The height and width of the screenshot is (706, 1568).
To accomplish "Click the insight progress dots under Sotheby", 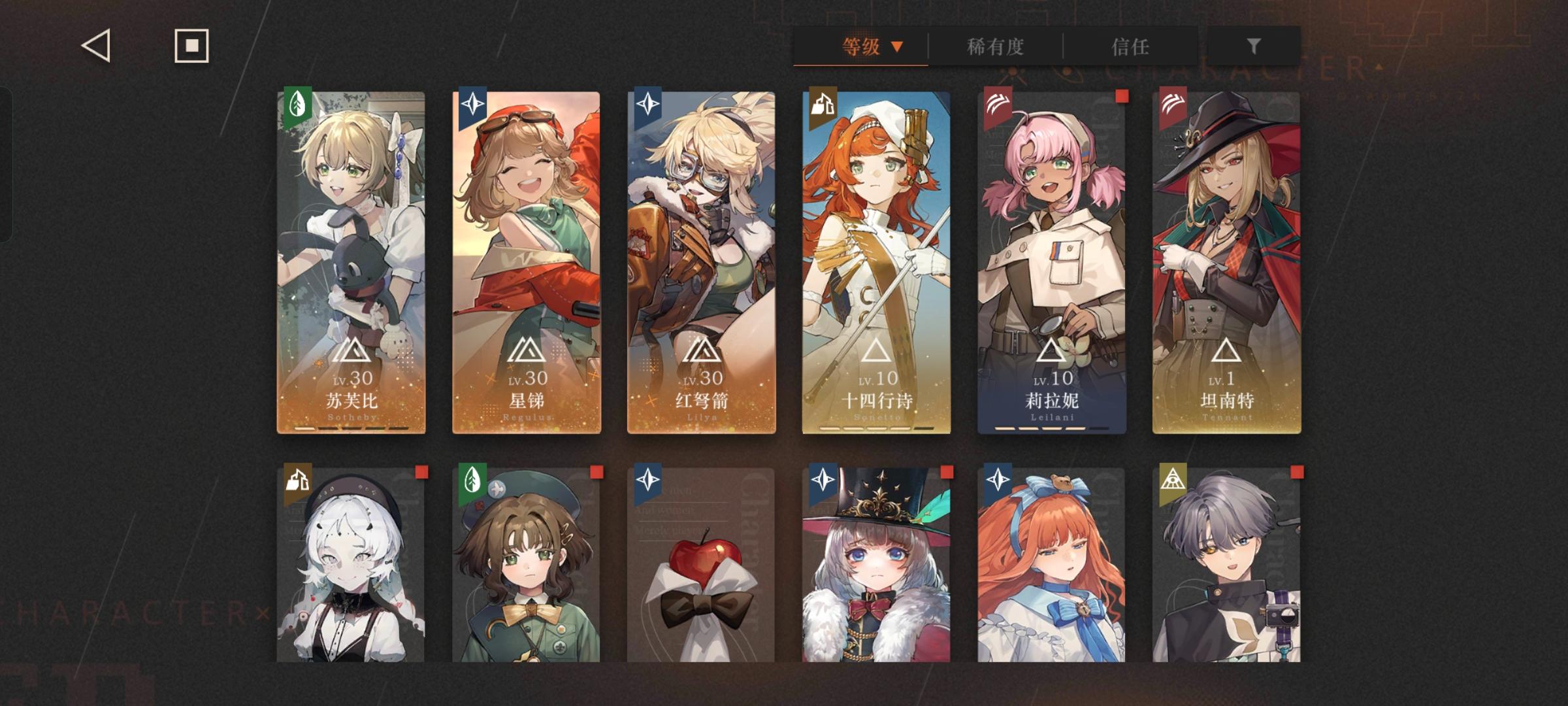I will pos(351,428).
